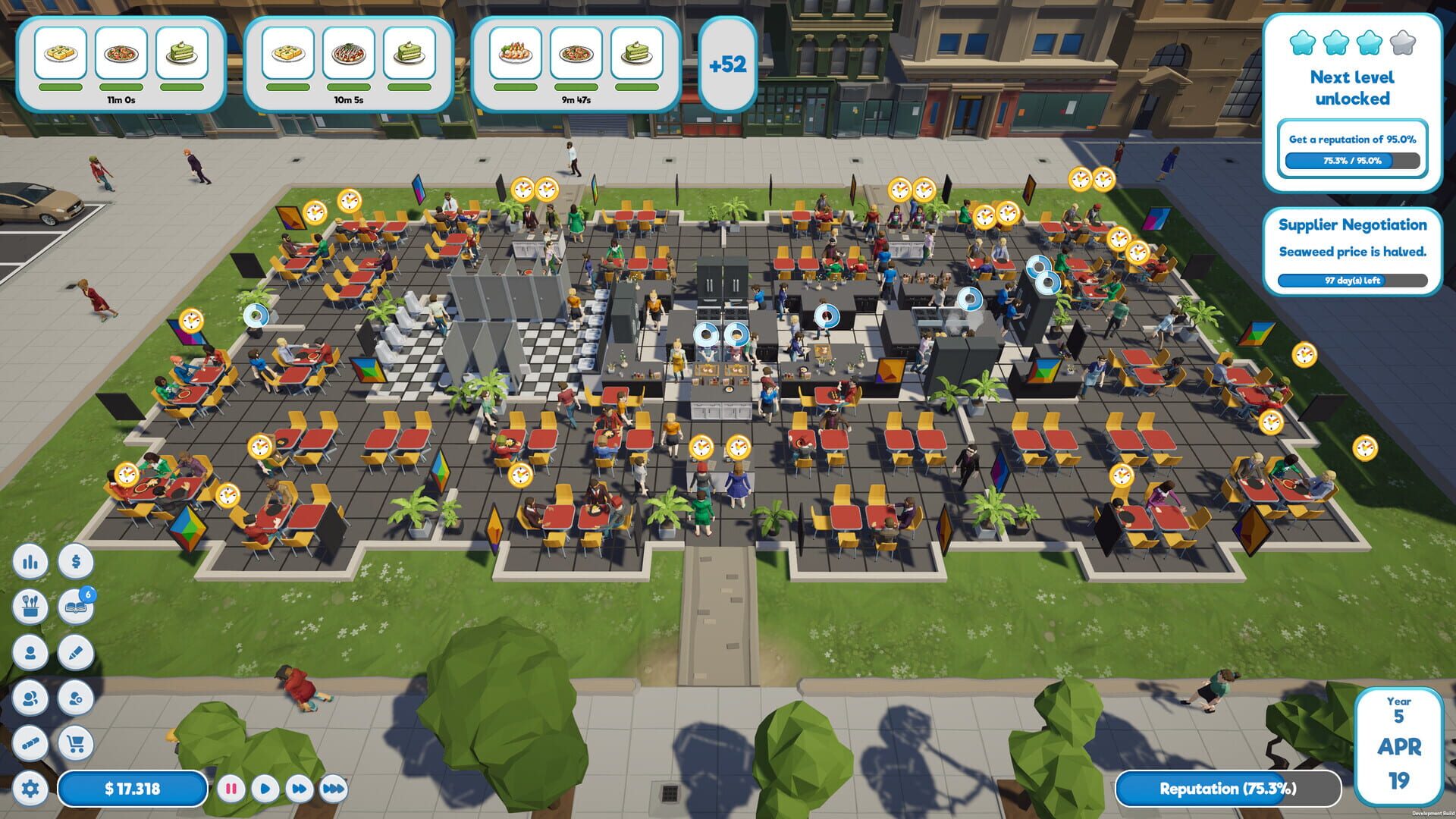The width and height of the screenshot is (1456, 819).
Task: Pause the game
Action: (233, 789)
